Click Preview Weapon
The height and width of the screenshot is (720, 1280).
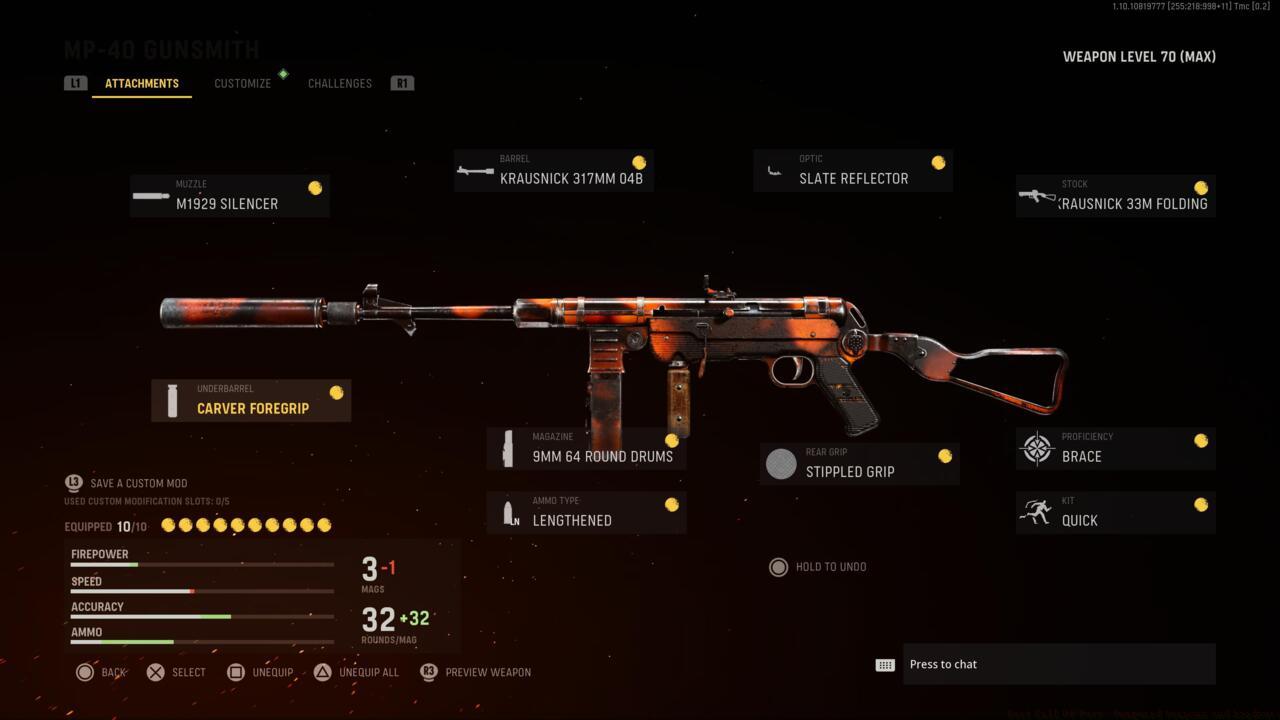coord(475,672)
